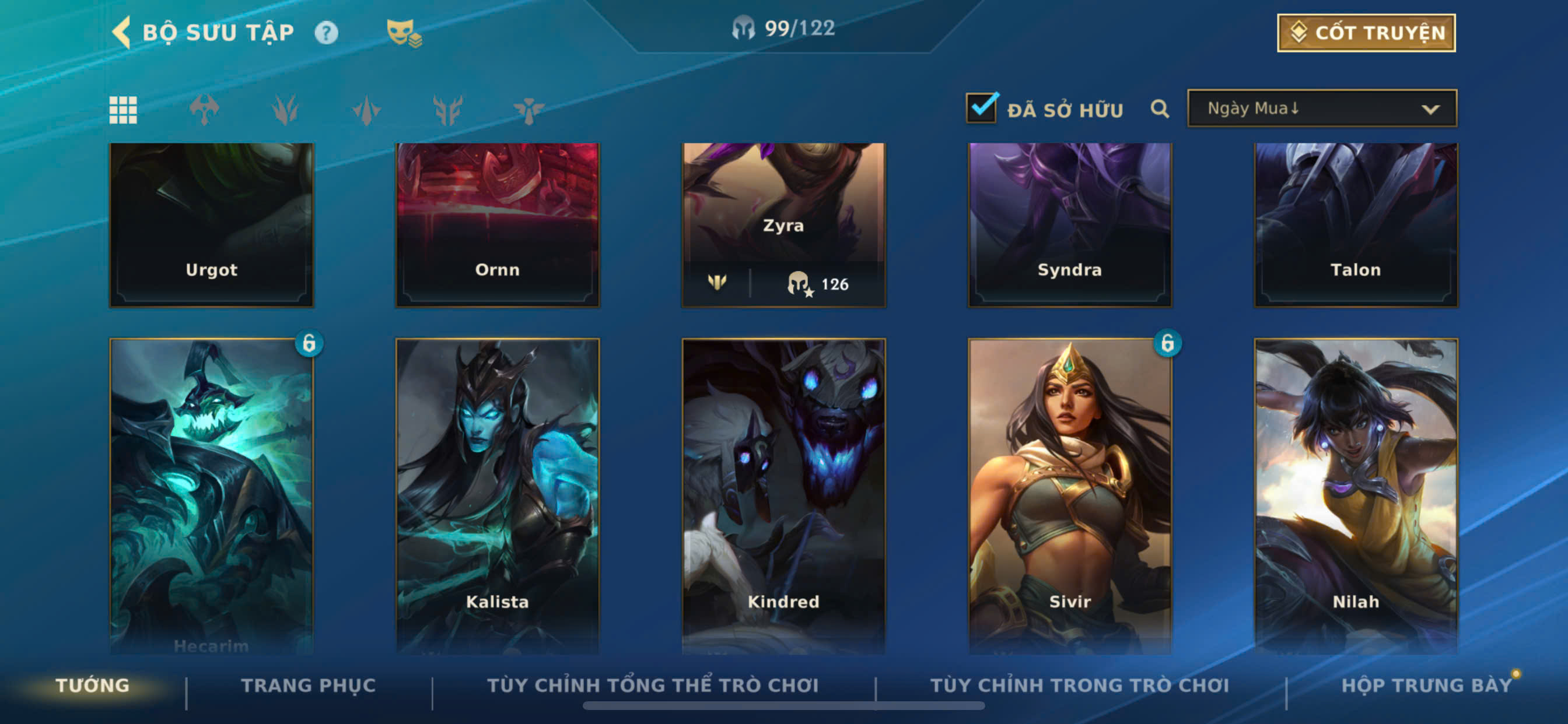This screenshot has width=1568, height=724.
Task: Go back from Bộ Sưu Tập screen
Action: click(x=123, y=32)
